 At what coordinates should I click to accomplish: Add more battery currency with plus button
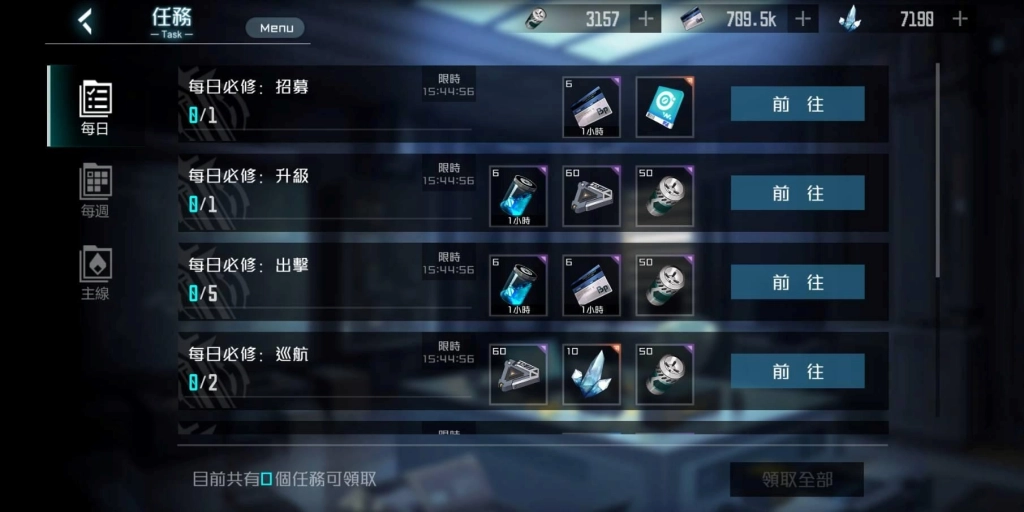click(x=646, y=19)
